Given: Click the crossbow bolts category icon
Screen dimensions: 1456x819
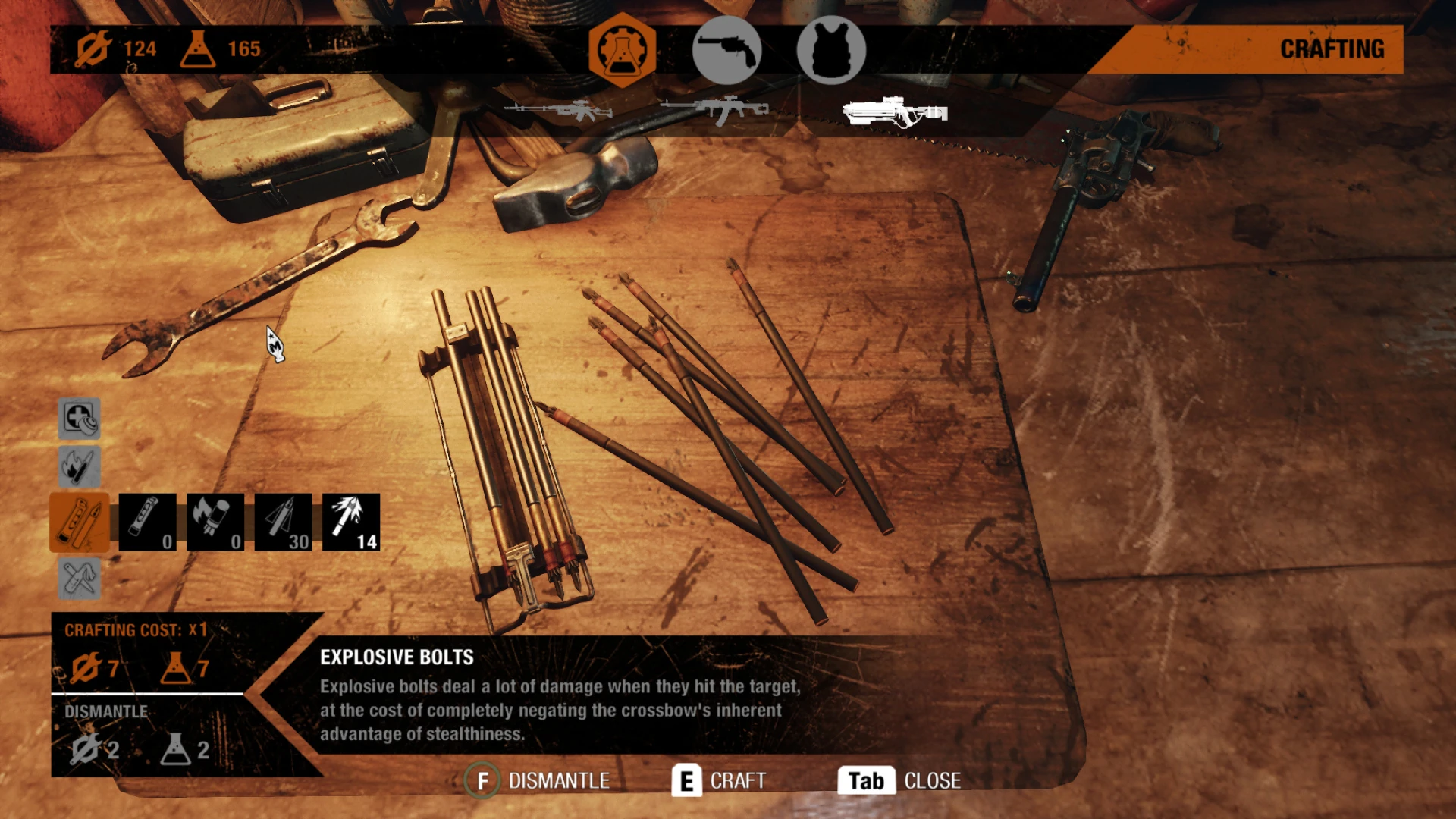Looking at the screenshot, I should 80,520.
